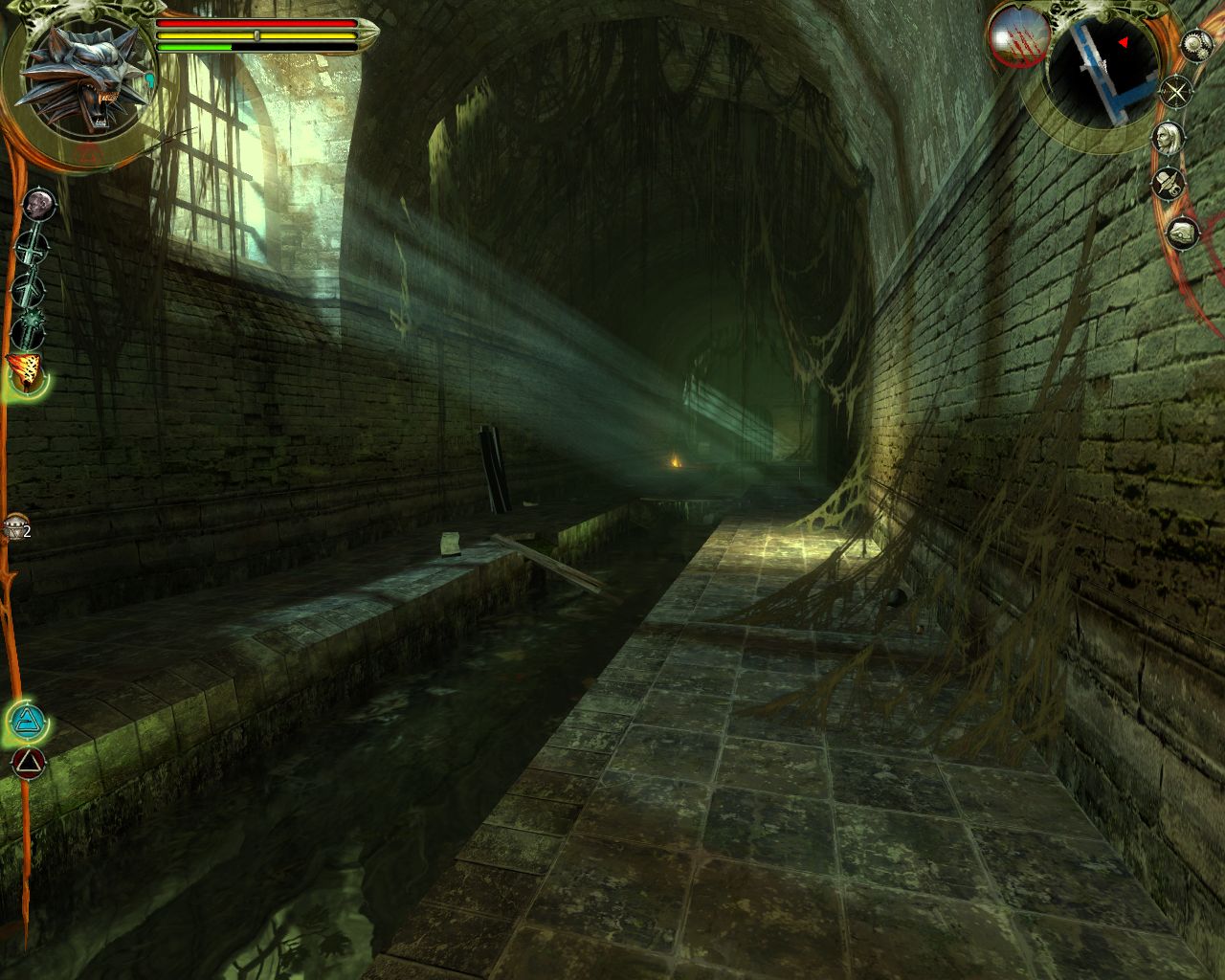Activate the blue Aard sign
Image resolution: width=1225 pixels, height=980 pixels.
click(x=27, y=721)
